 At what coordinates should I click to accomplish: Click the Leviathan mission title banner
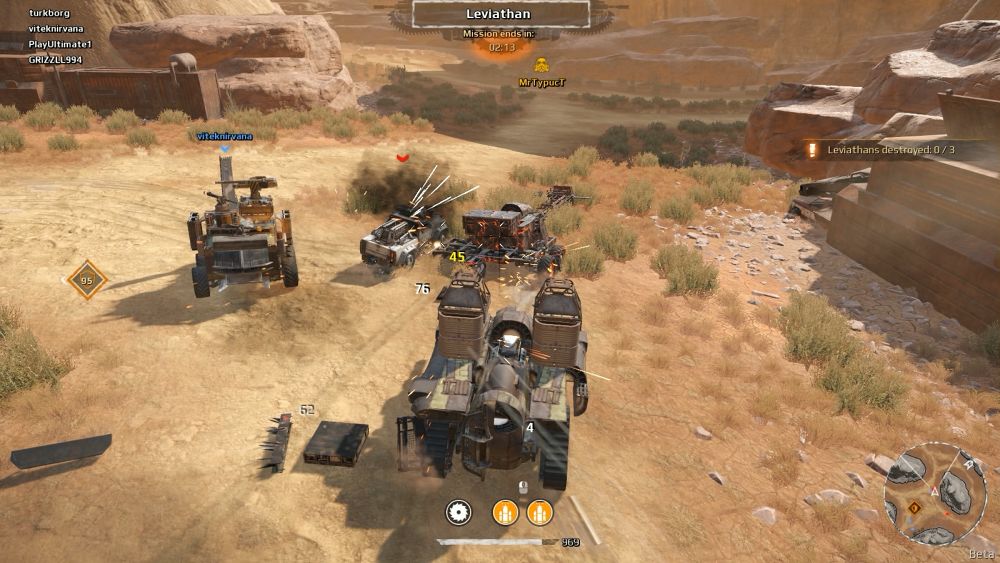[x=500, y=14]
